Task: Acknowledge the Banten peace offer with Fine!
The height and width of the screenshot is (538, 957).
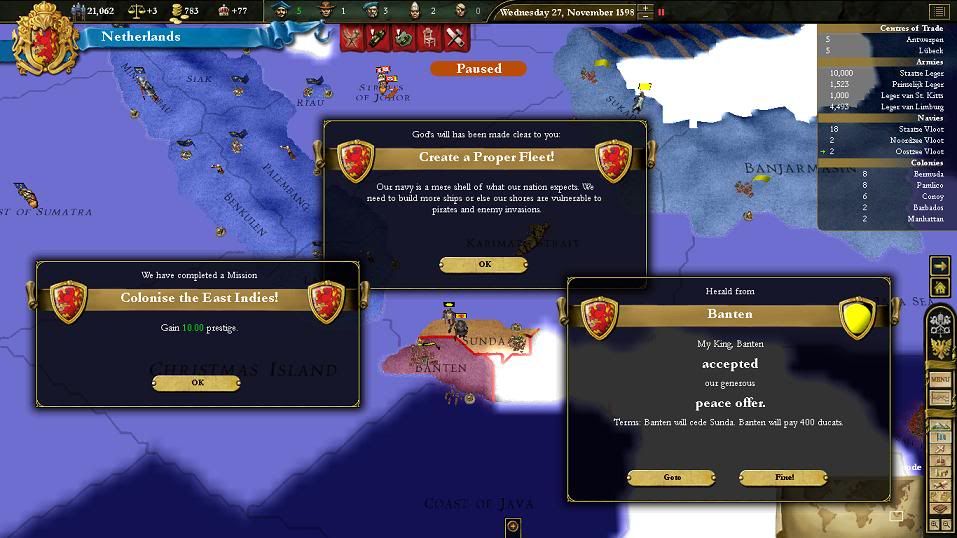Action: [x=783, y=478]
